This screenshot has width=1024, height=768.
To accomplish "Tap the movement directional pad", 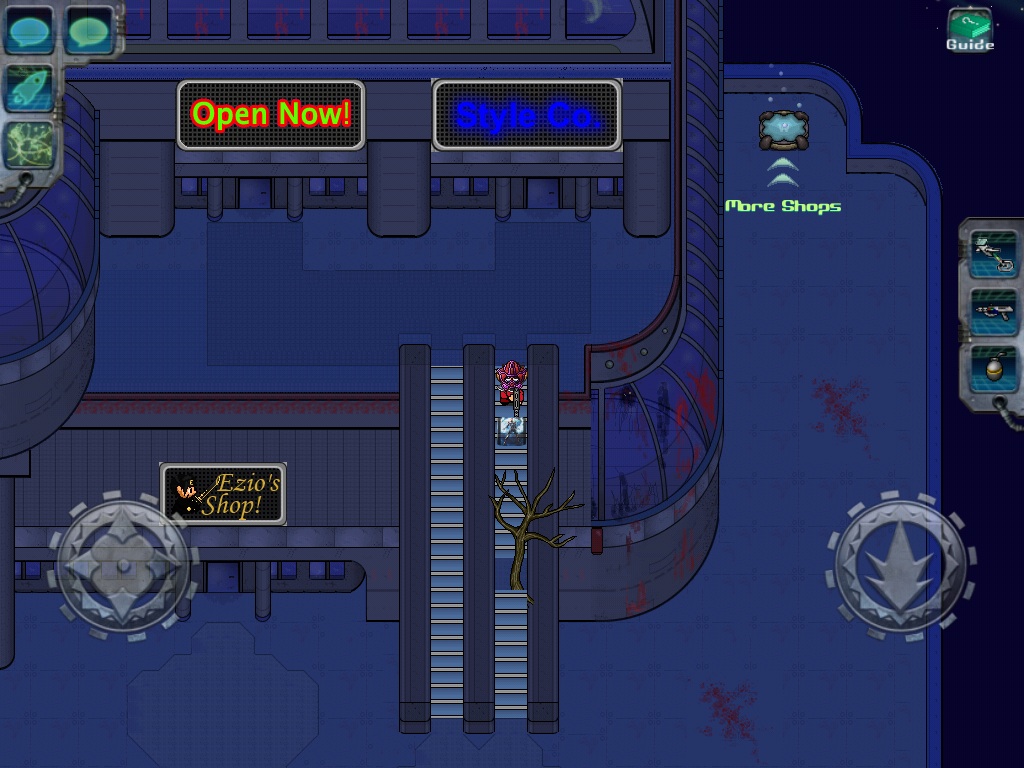I will (x=123, y=566).
